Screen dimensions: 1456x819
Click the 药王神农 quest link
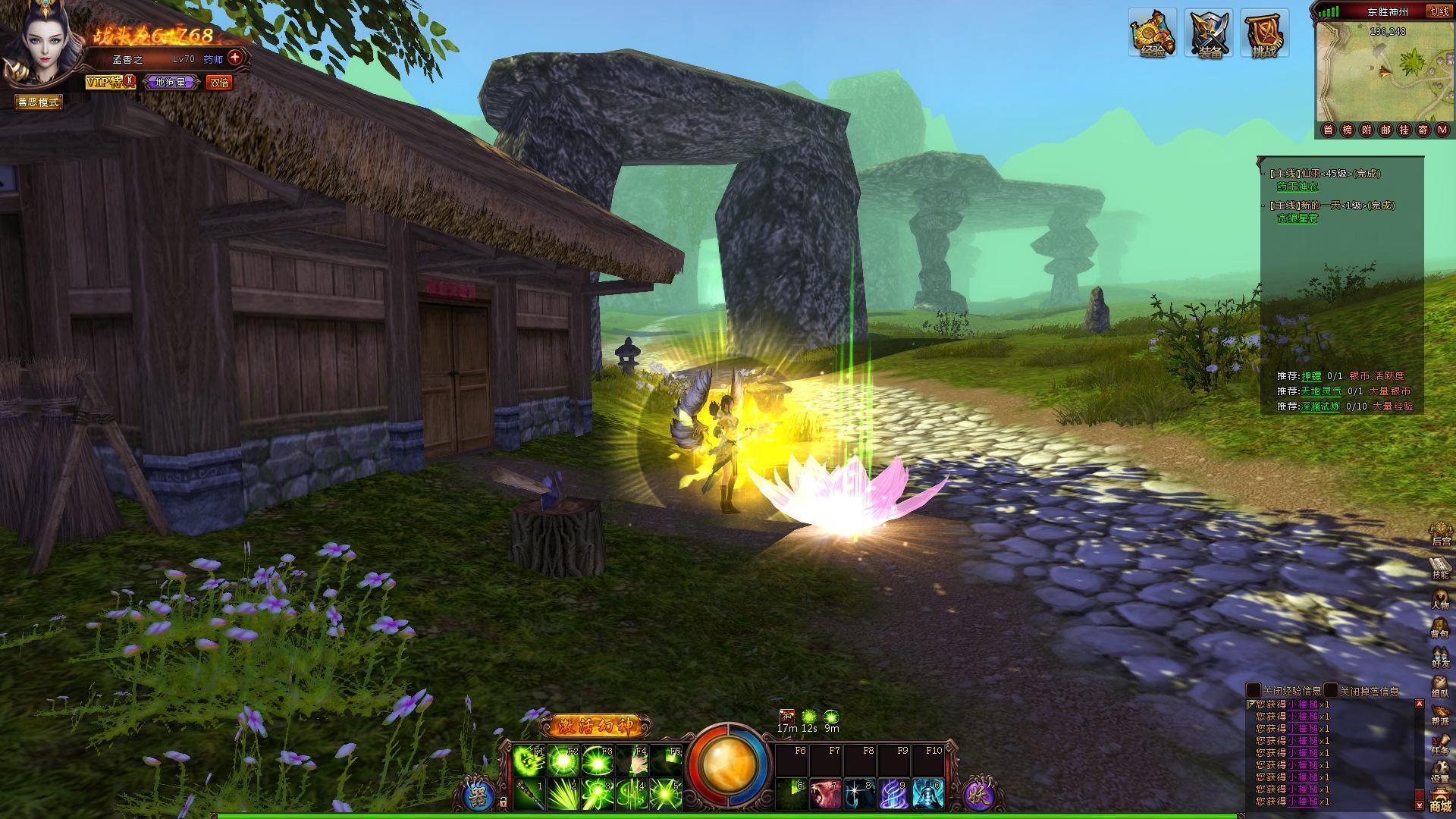(x=1298, y=187)
